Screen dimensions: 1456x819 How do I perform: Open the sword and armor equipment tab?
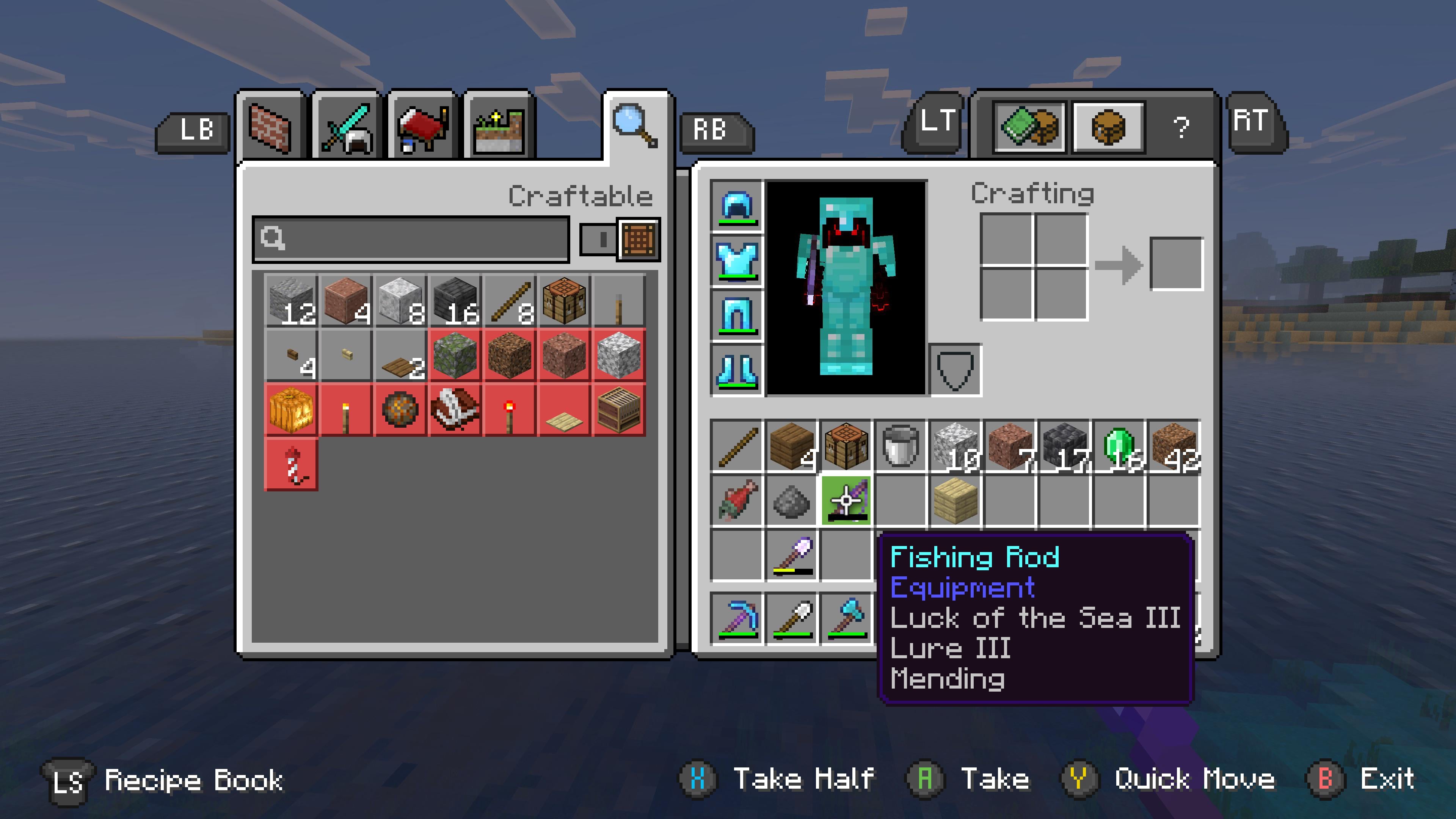[347, 128]
